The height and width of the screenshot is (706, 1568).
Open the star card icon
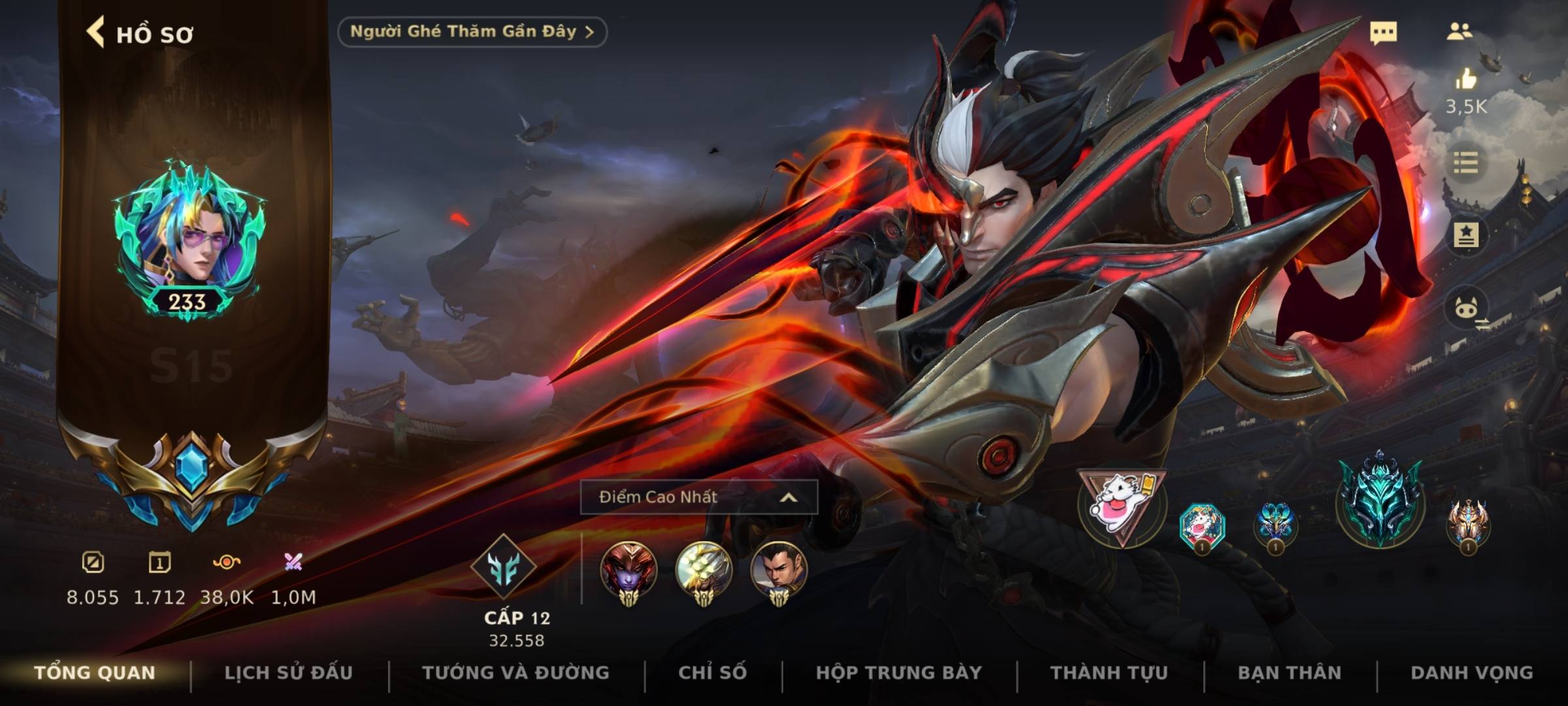(x=1465, y=234)
